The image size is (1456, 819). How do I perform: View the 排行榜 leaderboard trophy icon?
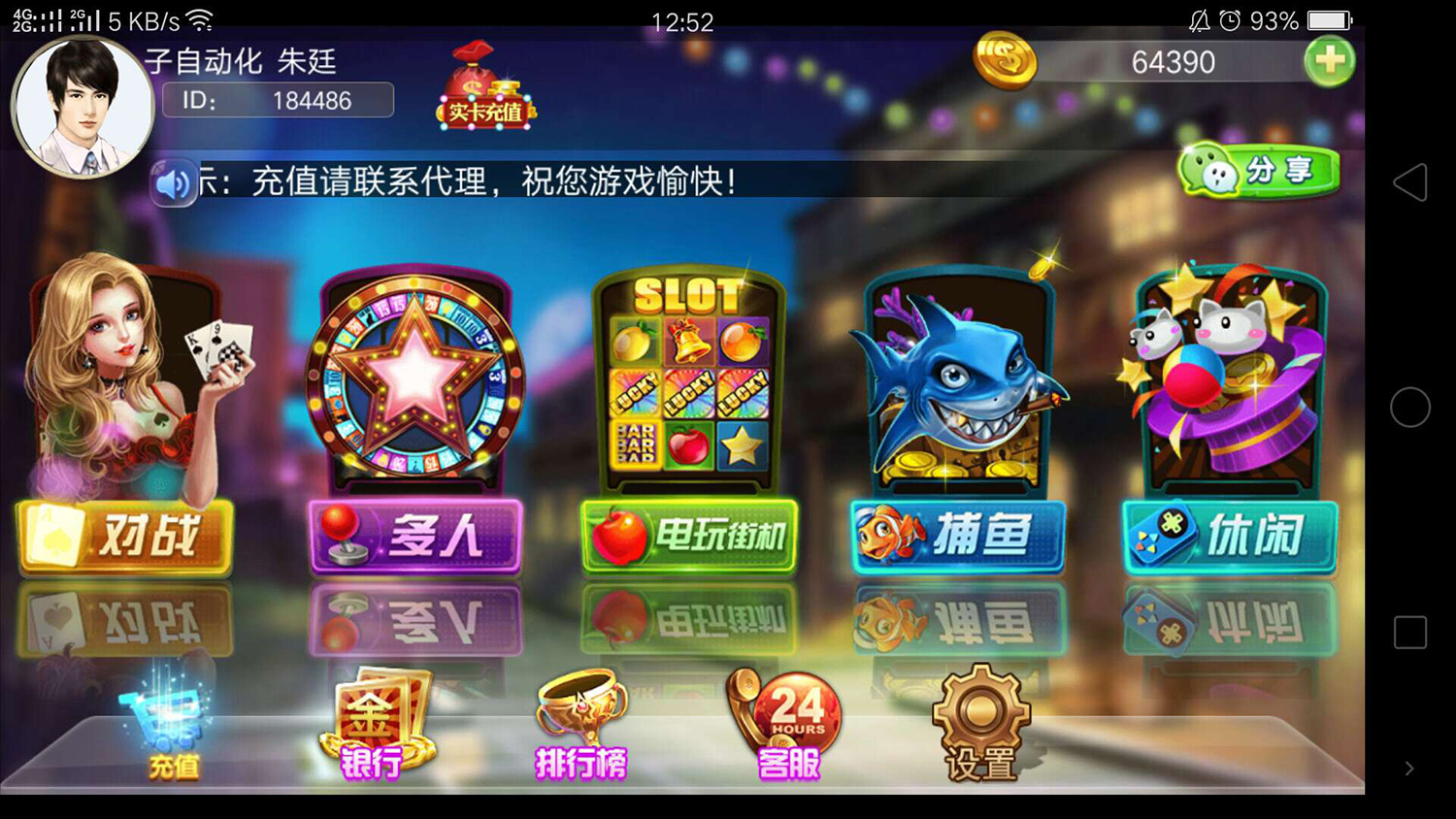(580, 718)
